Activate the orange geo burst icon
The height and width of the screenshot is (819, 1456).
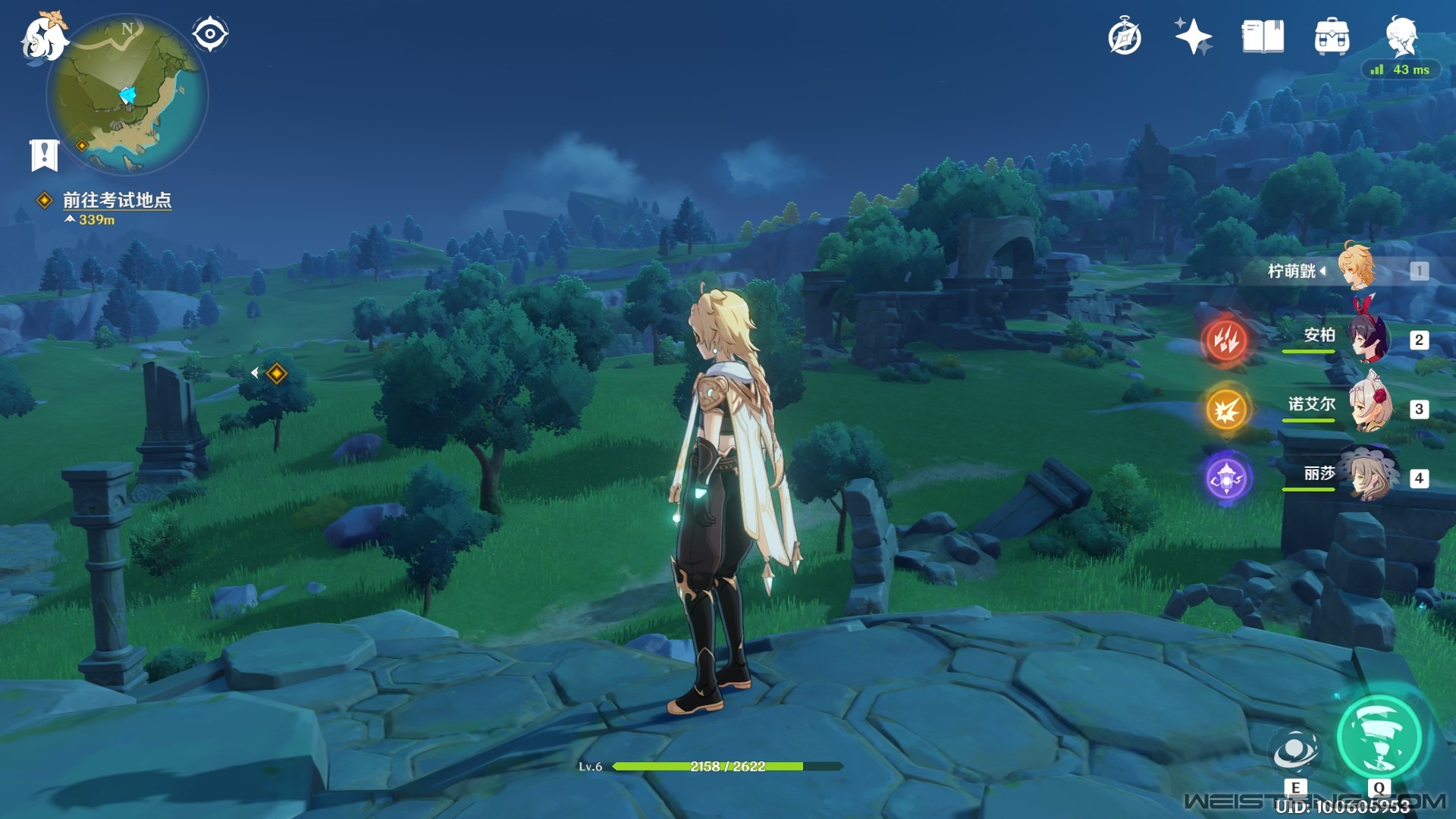coord(1226,409)
